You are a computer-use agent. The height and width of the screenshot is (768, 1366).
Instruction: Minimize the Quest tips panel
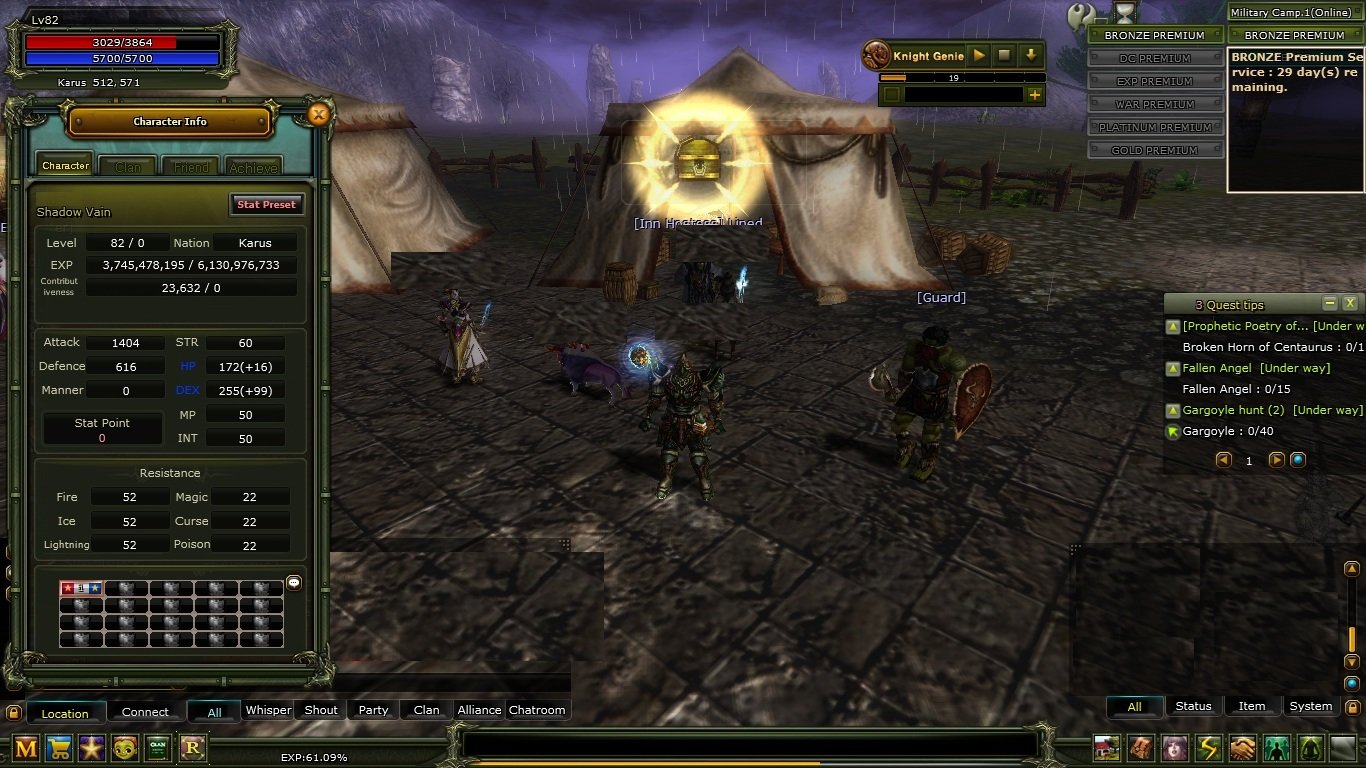click(1329, 303)
